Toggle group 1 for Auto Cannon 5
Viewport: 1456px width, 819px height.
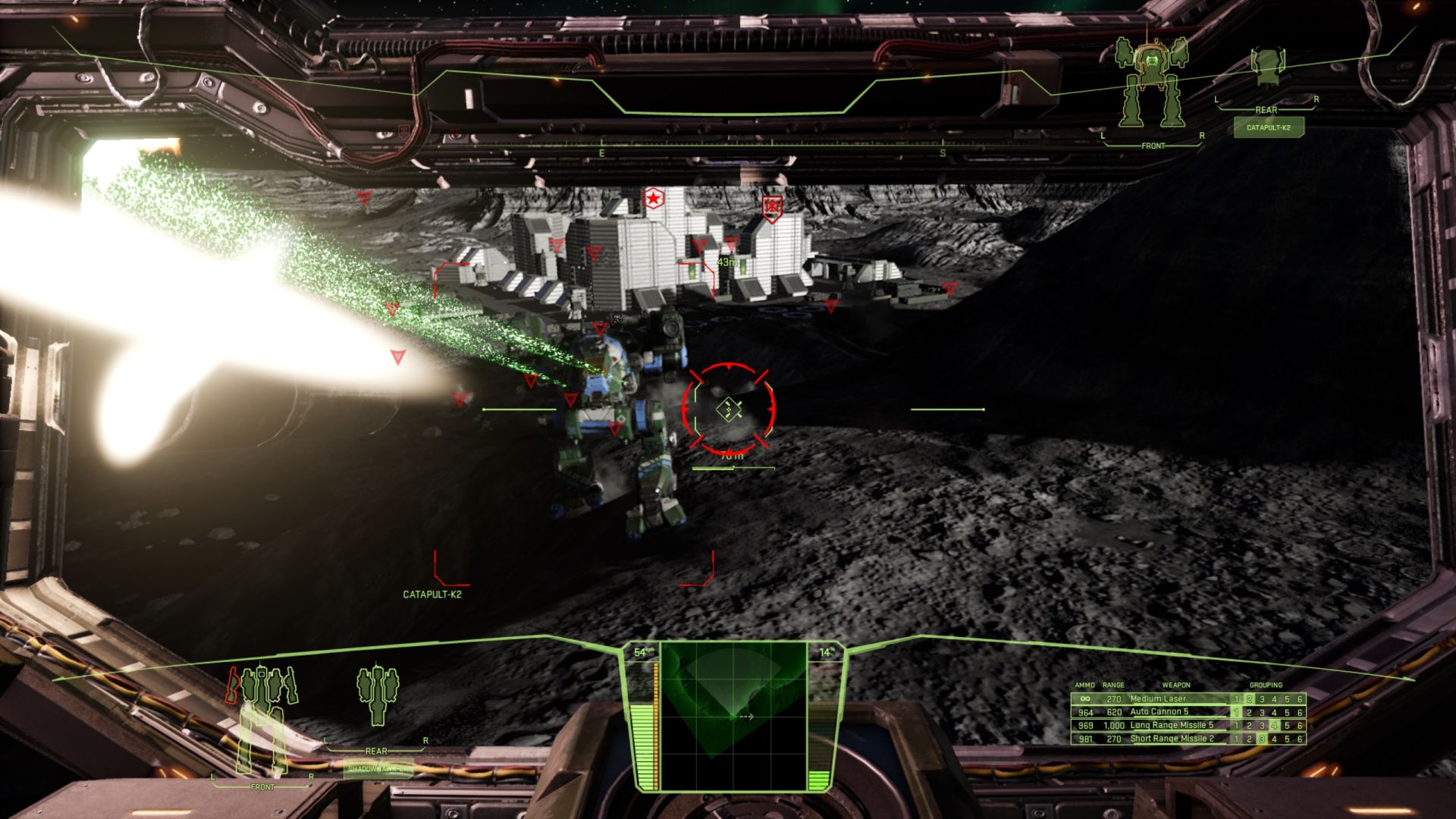click(x=1236, y=712)
